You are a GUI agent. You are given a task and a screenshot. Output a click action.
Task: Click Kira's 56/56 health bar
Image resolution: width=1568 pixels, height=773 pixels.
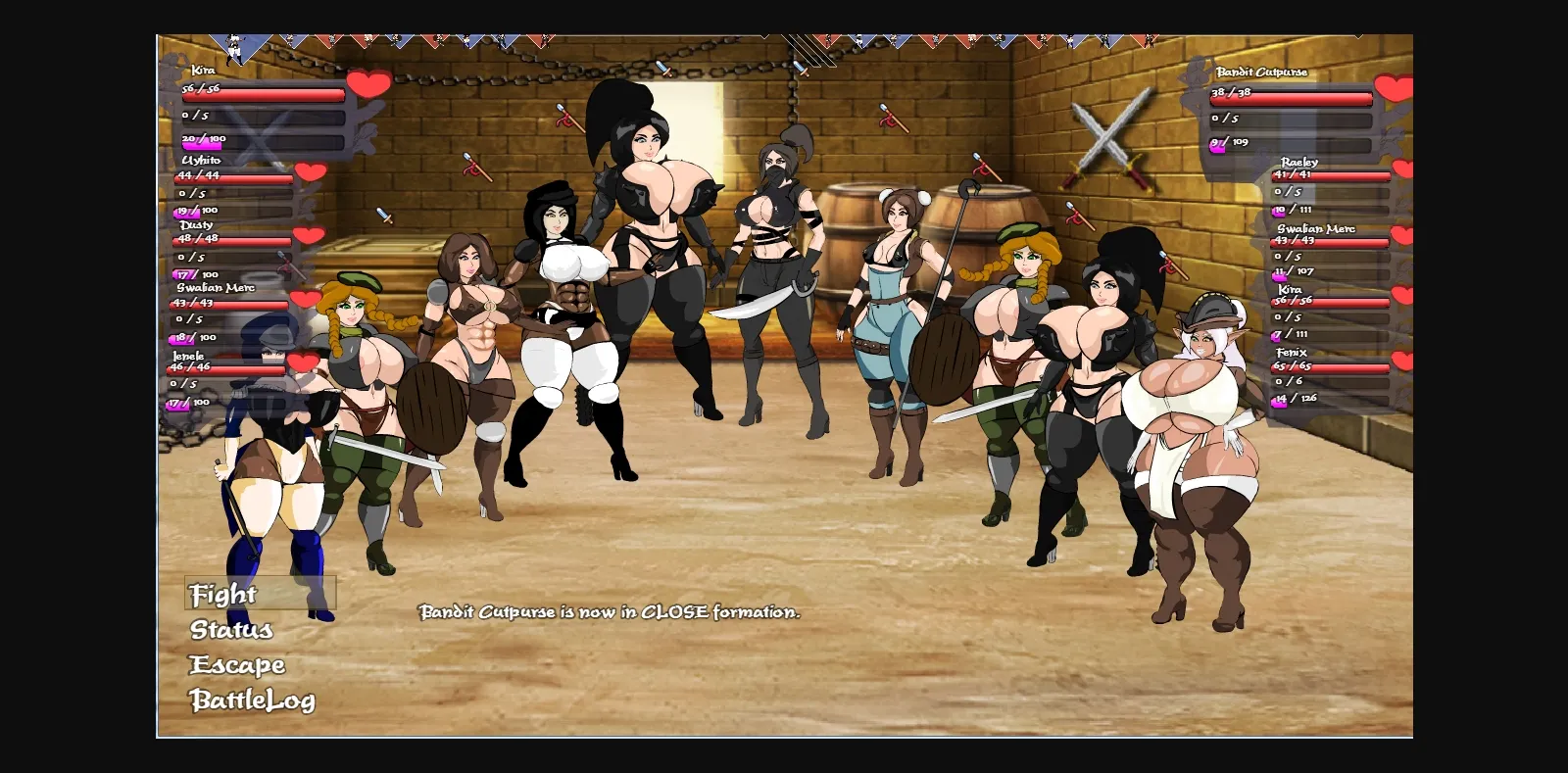[x=263, y=95]
